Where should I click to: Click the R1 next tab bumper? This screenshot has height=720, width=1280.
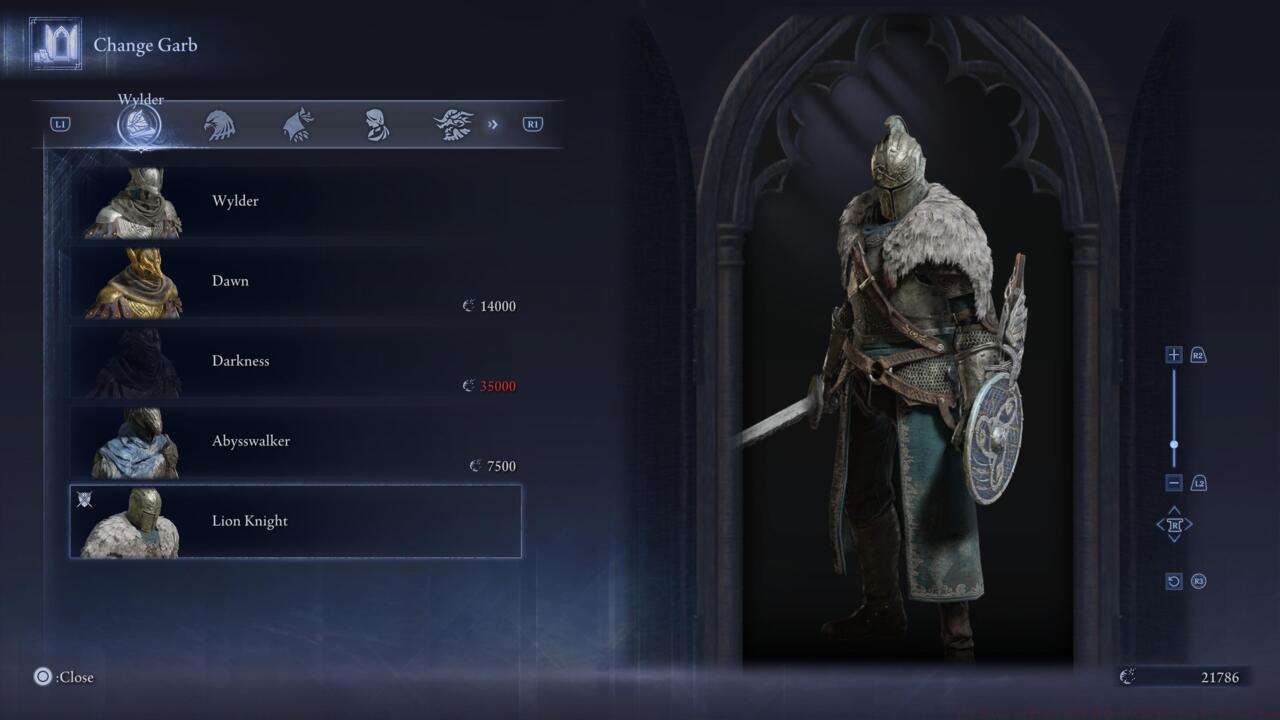[x=531, y=123]
